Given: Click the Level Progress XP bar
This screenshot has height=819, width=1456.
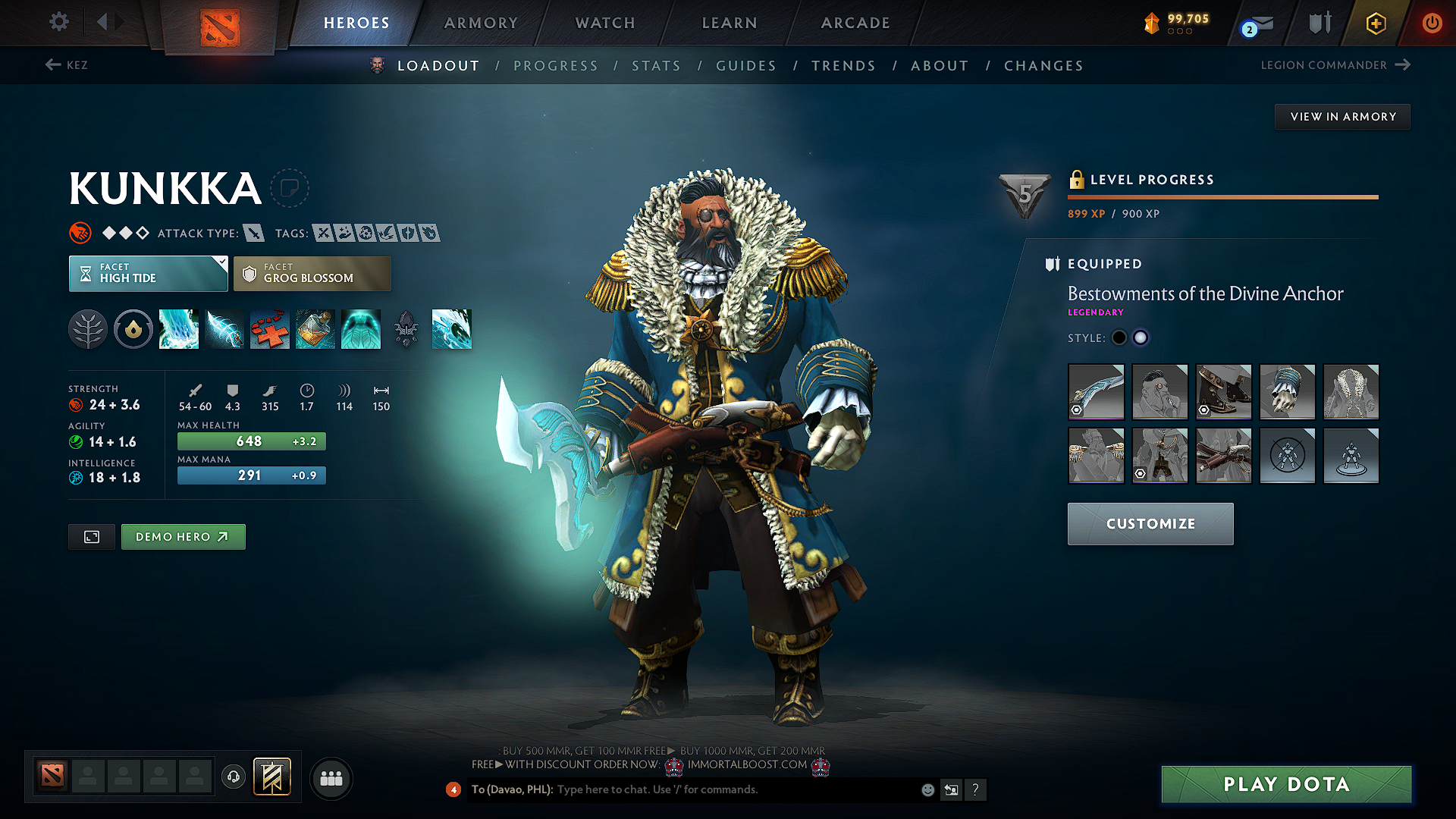Looking at the screenshot, I should (x=1222, y=197).
